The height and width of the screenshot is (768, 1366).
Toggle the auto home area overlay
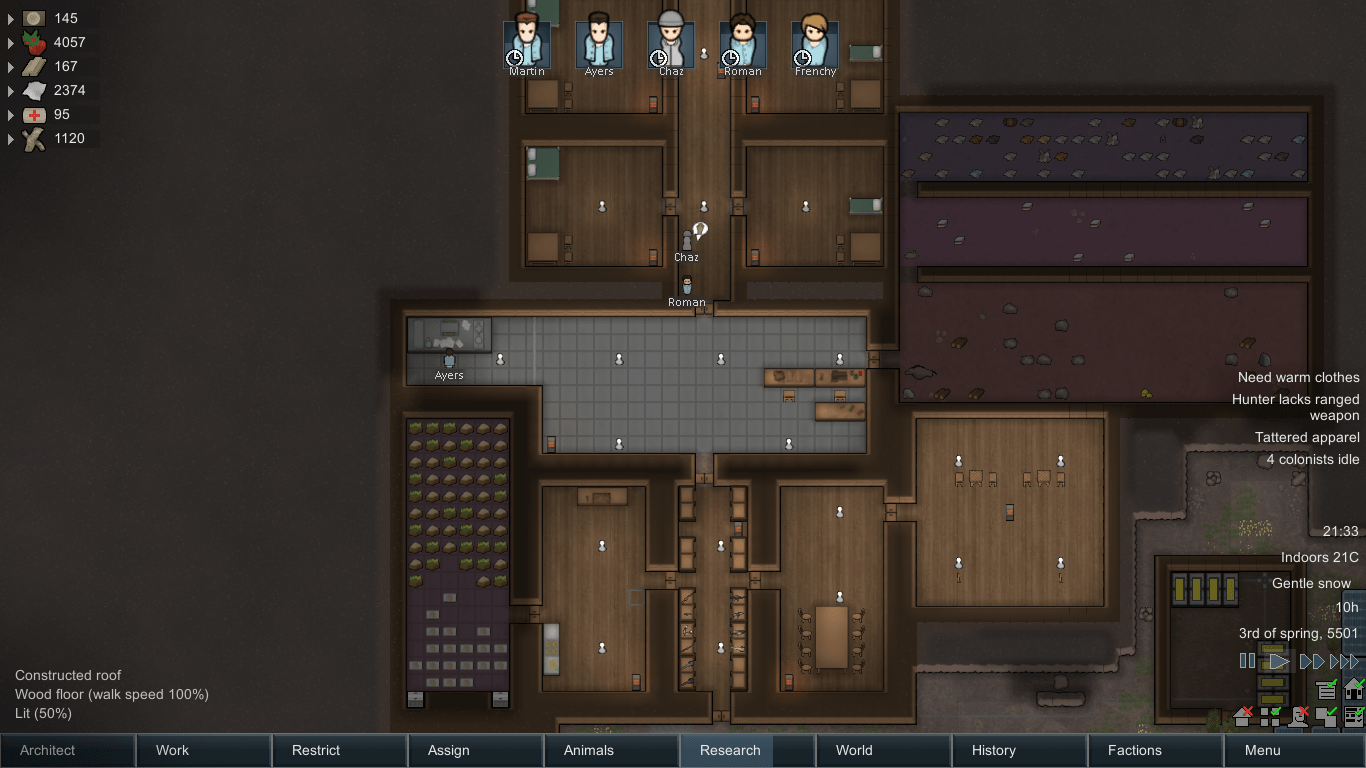(1354, 690)
